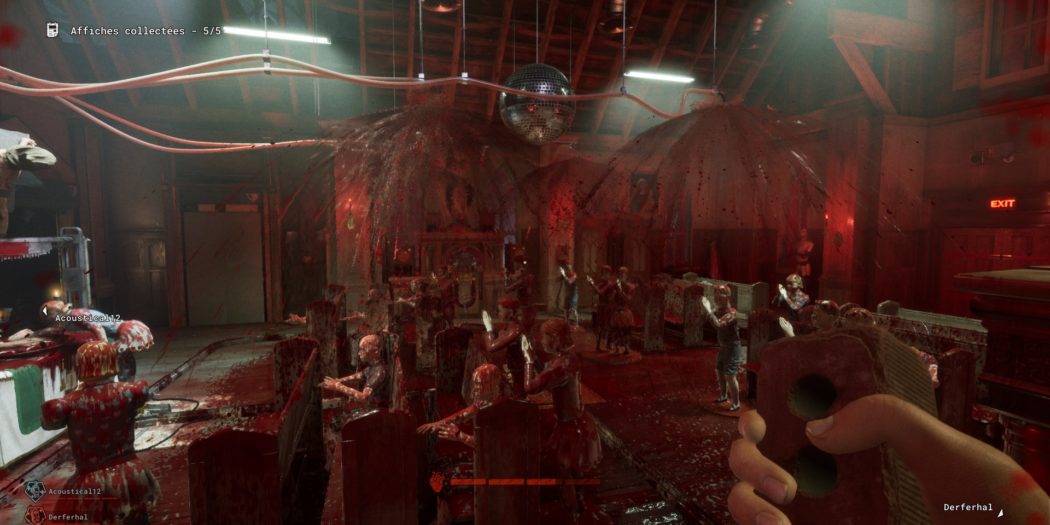Select Derferhal's red badge in the squad list

click(x=35, y=516)
